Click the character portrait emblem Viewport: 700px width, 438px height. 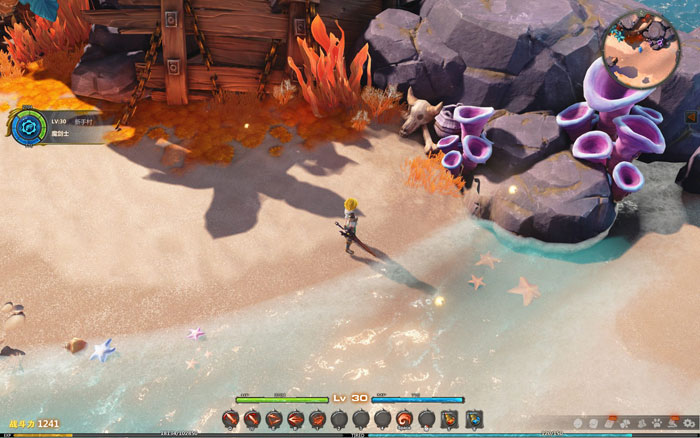pos(27,129)
